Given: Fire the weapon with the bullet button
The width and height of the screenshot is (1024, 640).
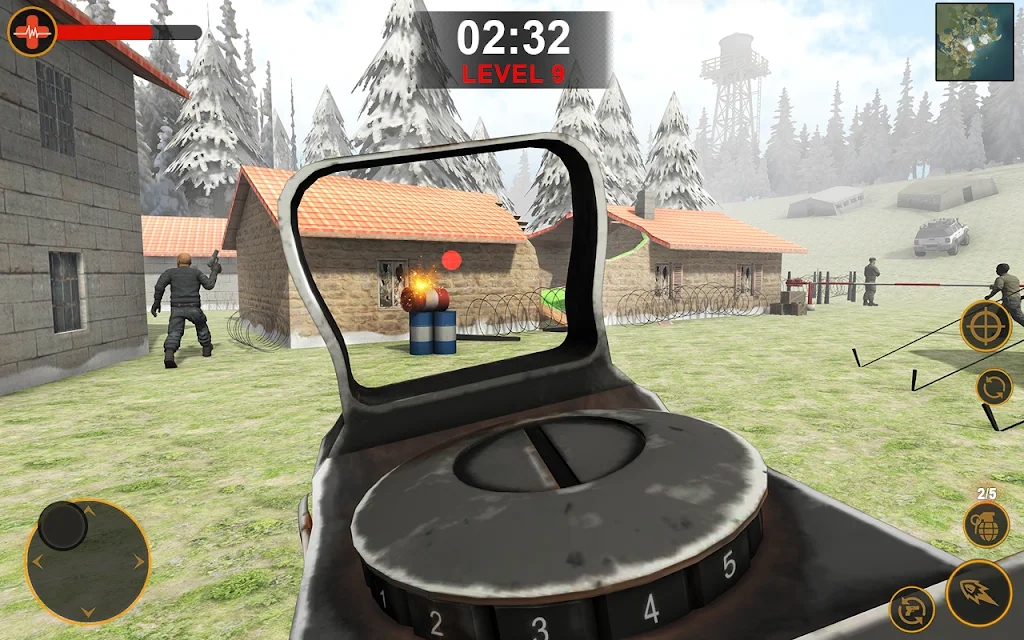Looking at the screenshot, I should [x=978, y=593].
